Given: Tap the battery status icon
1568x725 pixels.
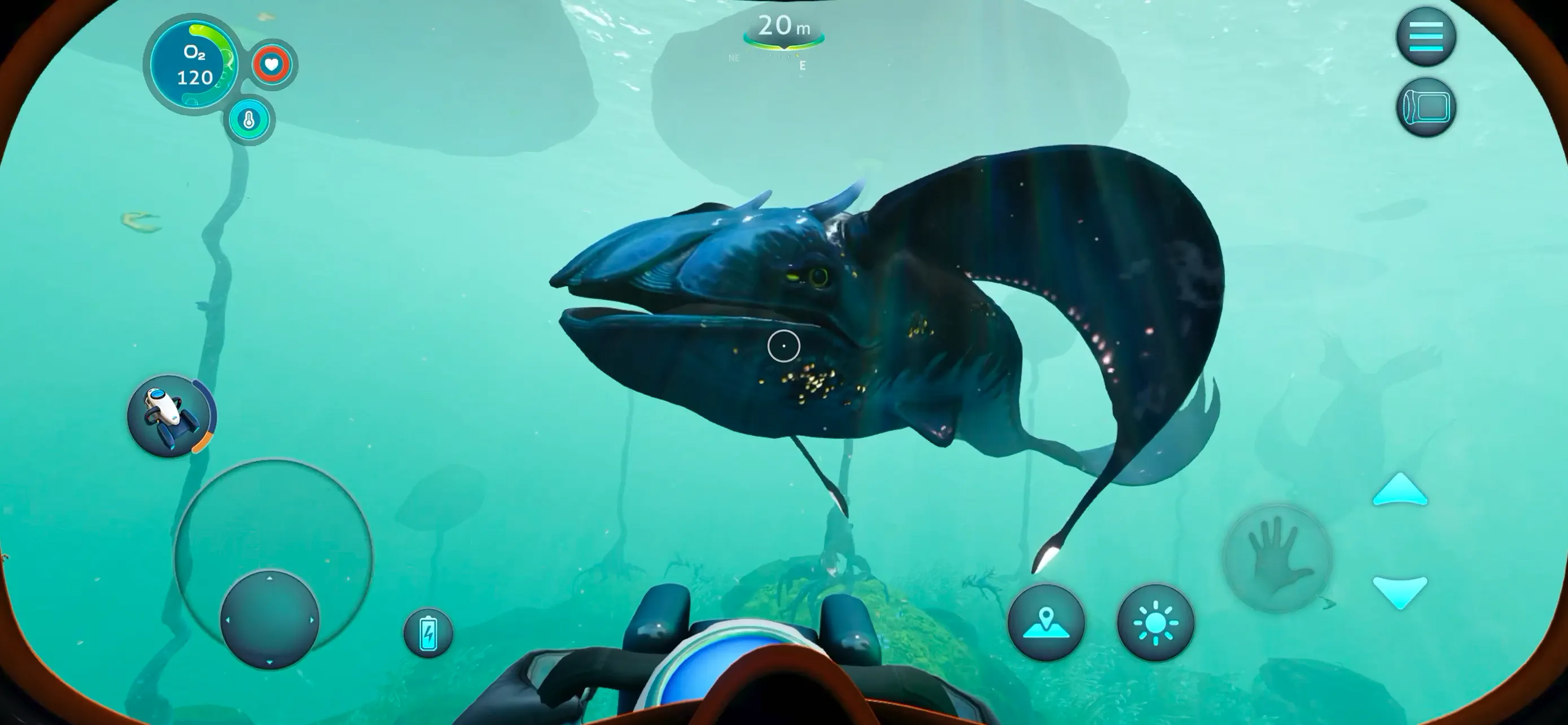Looking at the screenshot, I should [428, 633].
